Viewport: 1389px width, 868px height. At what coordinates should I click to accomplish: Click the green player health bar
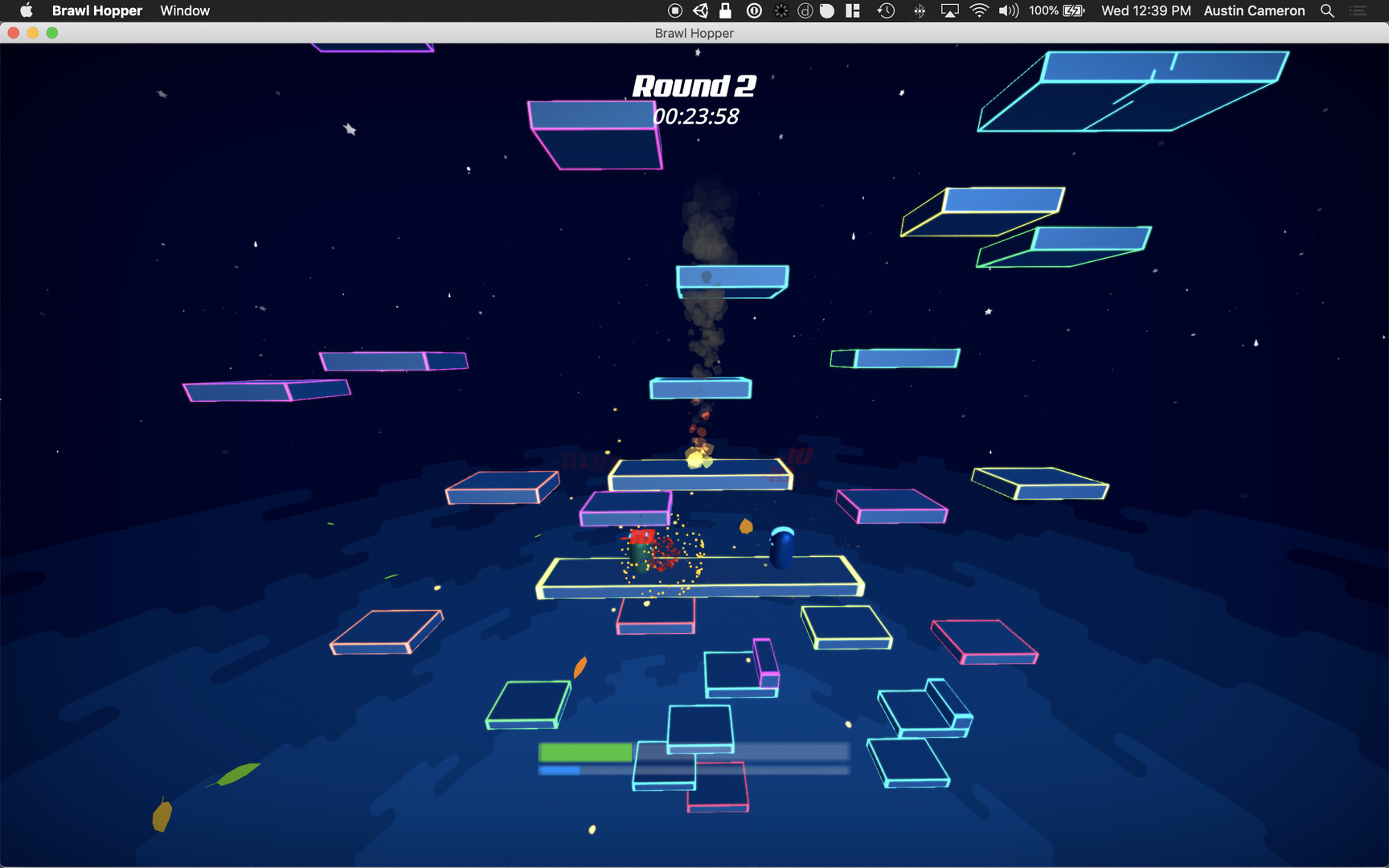[584, 752]
